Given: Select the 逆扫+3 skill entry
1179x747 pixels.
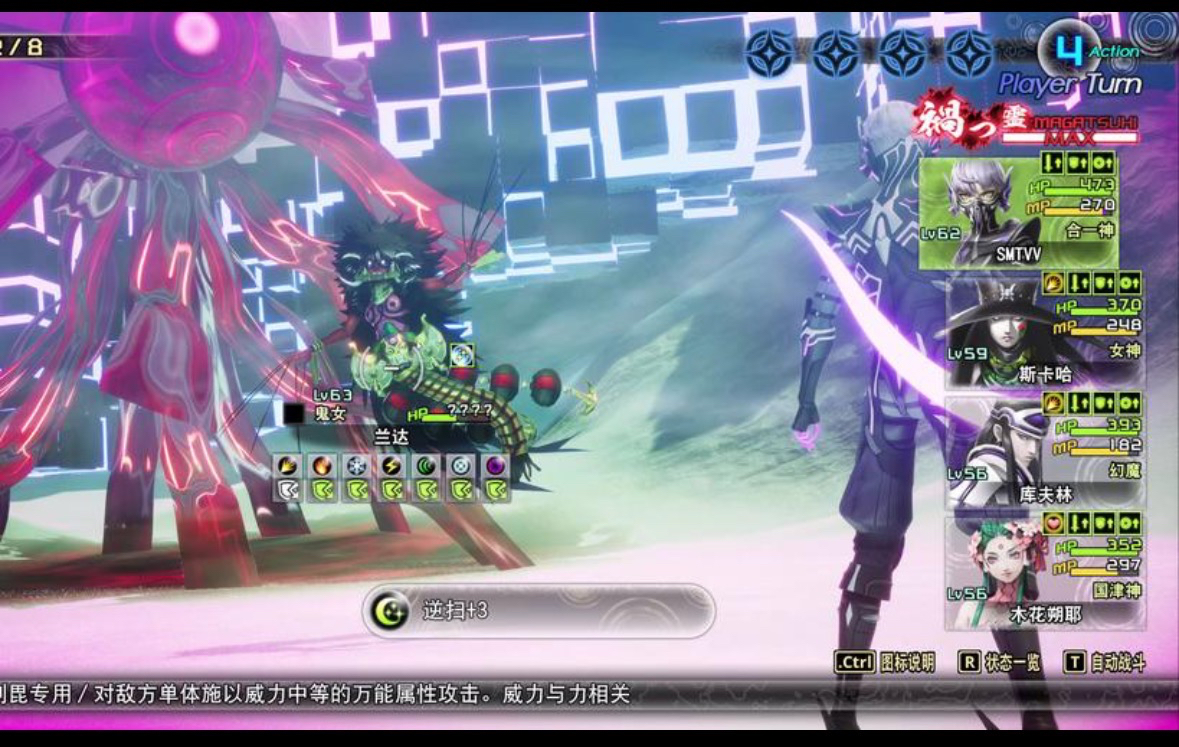Looking at the screenshot, I should (538, 610).
